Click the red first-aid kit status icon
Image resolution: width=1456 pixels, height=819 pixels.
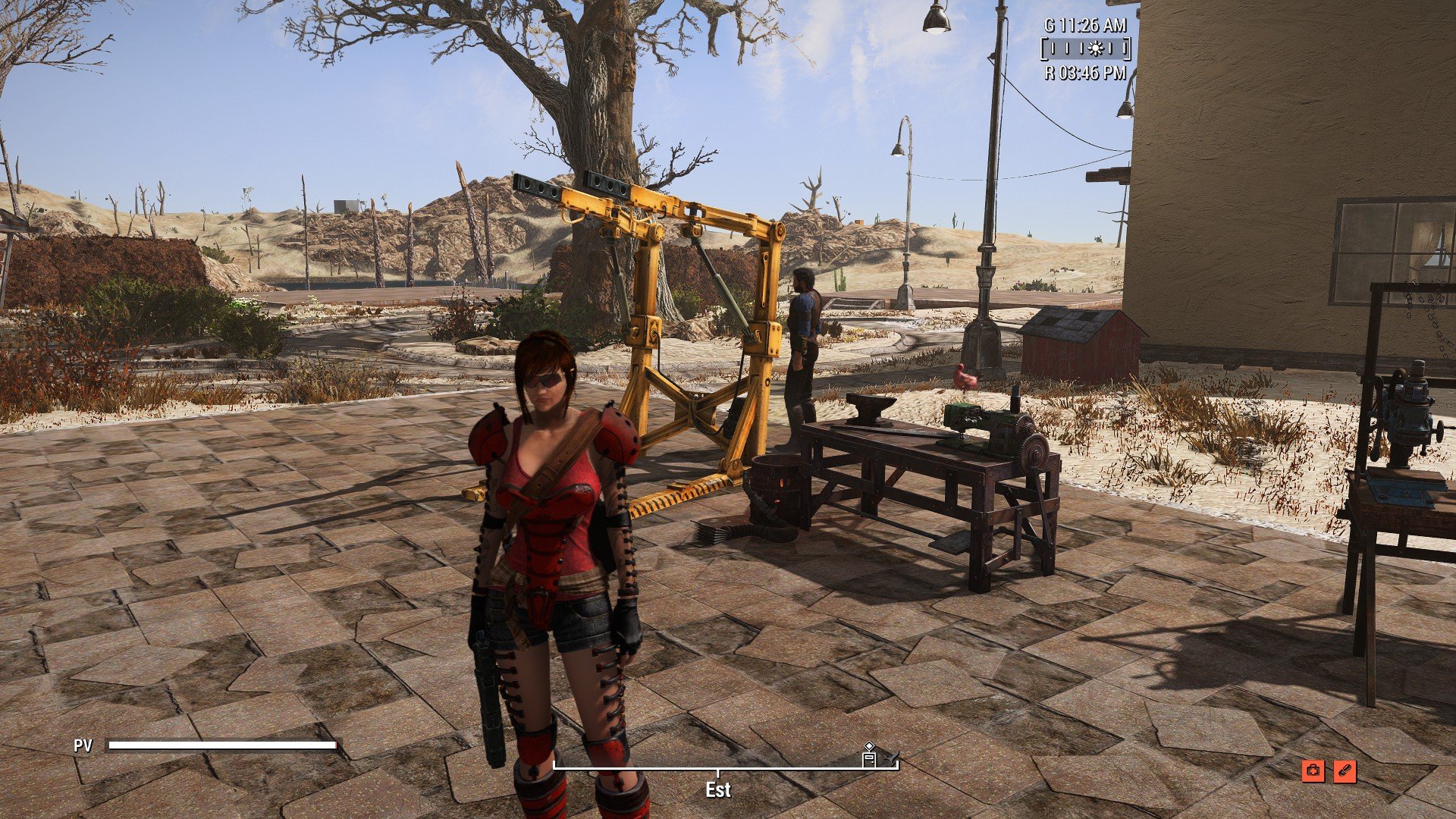pos(1313,771)
